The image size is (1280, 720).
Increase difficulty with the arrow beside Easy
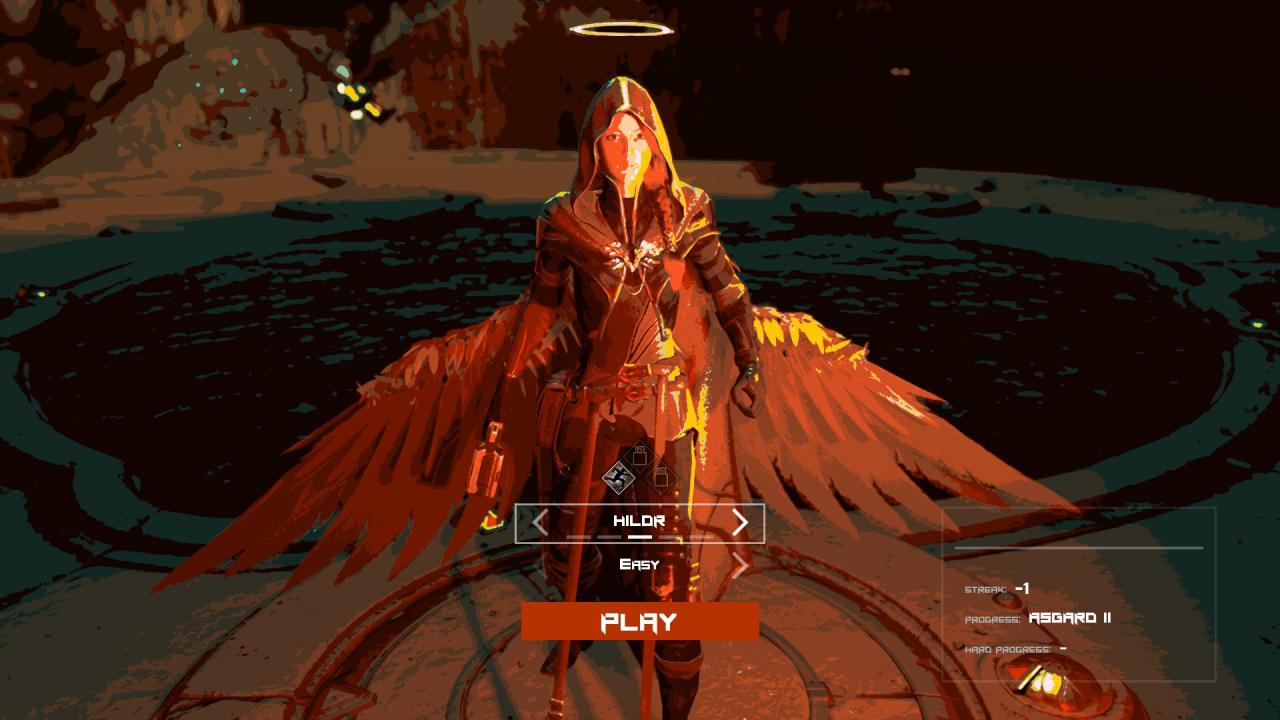pos(740,566)
